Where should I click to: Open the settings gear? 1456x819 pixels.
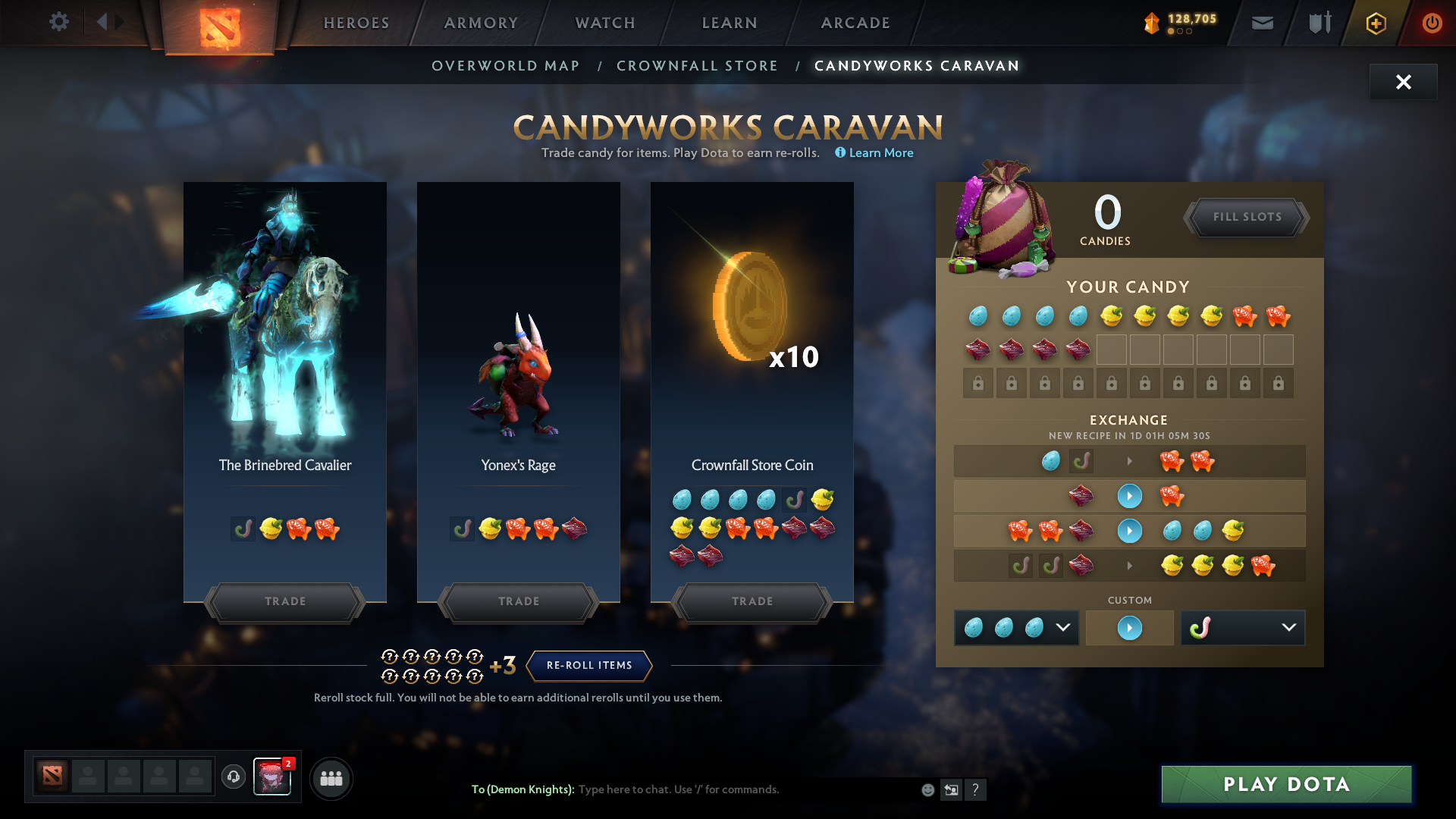59,22
